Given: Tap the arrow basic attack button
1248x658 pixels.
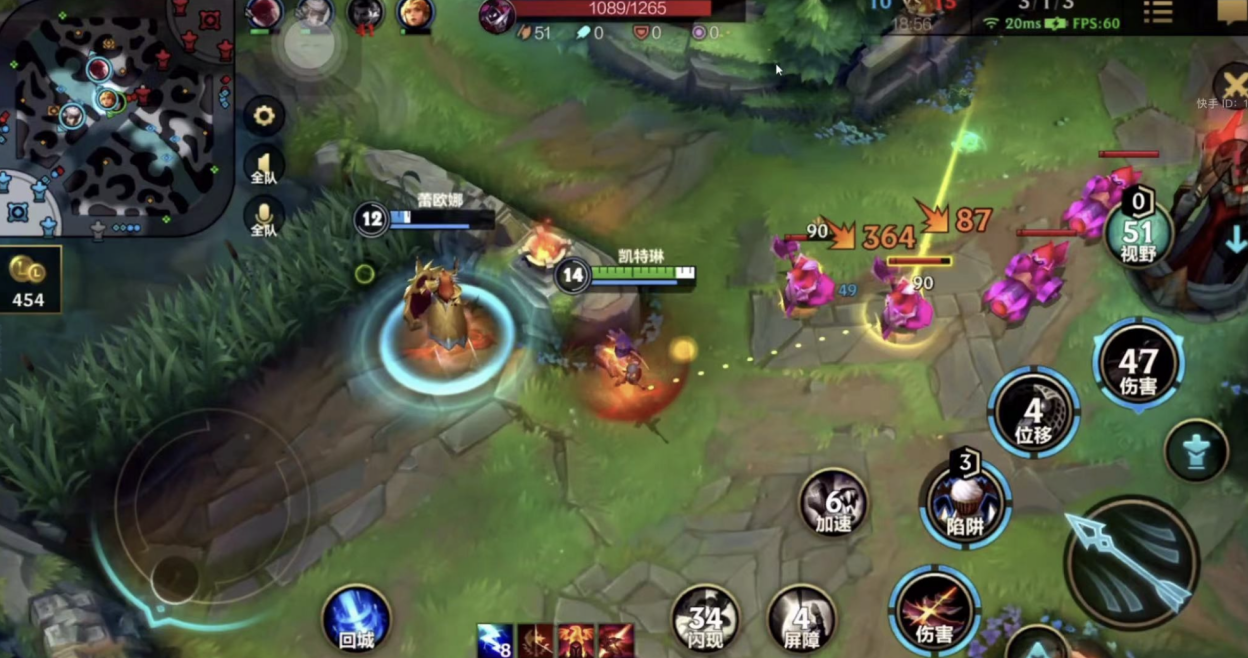Looking at the screenshot, I should coord(1131,562).
